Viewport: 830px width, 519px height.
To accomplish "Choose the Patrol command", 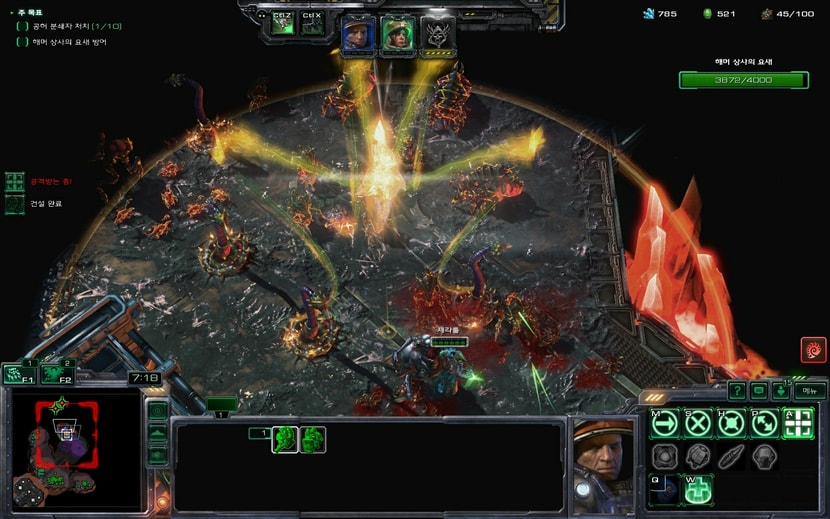I will [x=764, y=423].
